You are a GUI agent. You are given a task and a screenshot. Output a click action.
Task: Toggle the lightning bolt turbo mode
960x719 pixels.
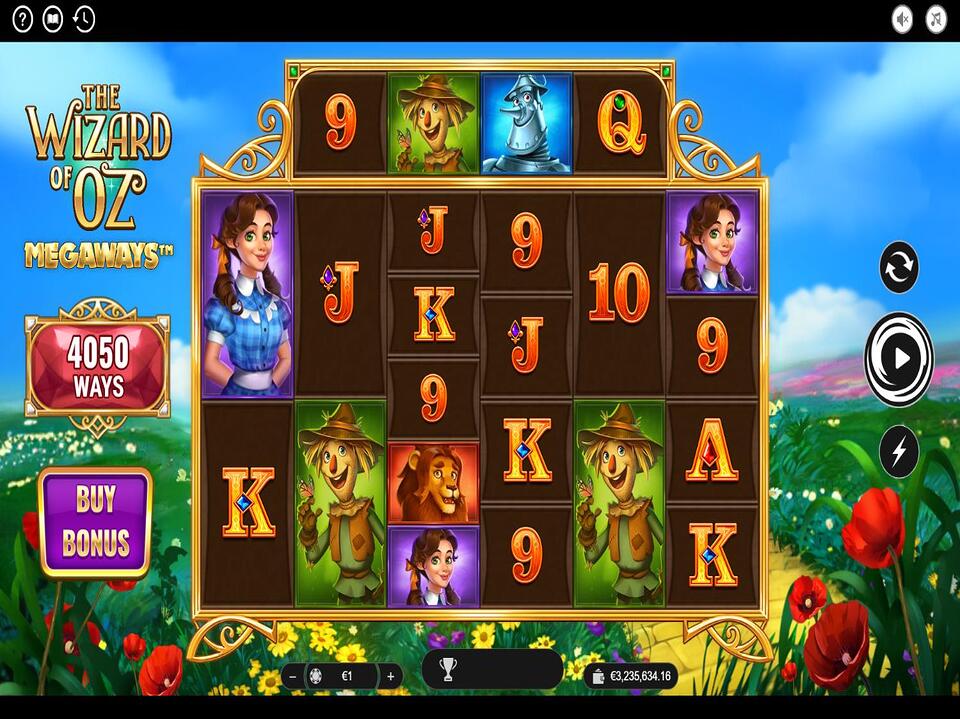(x=899, y=452)
